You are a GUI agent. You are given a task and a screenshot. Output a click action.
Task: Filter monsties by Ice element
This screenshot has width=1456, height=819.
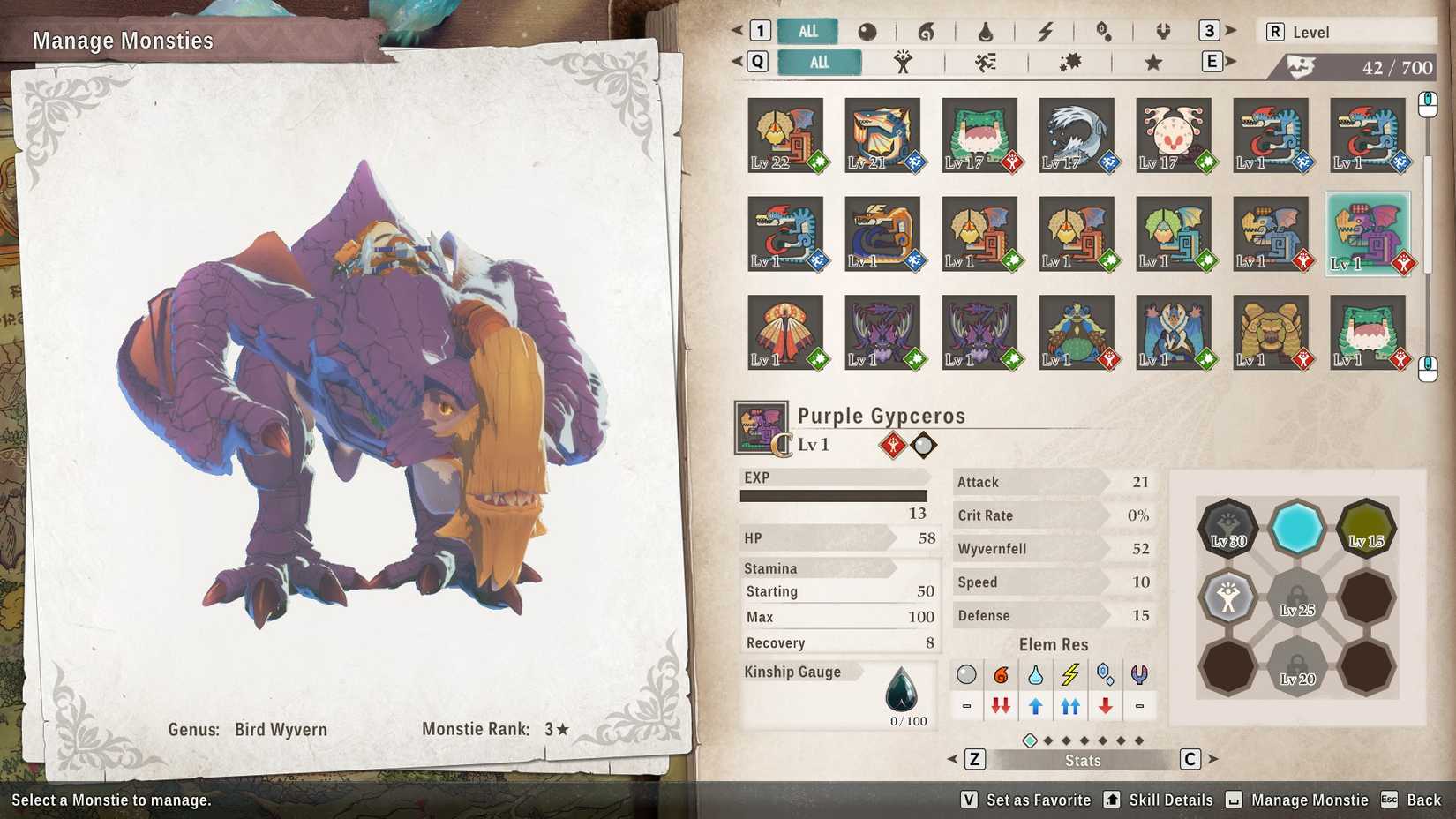tap(1104, 31)
